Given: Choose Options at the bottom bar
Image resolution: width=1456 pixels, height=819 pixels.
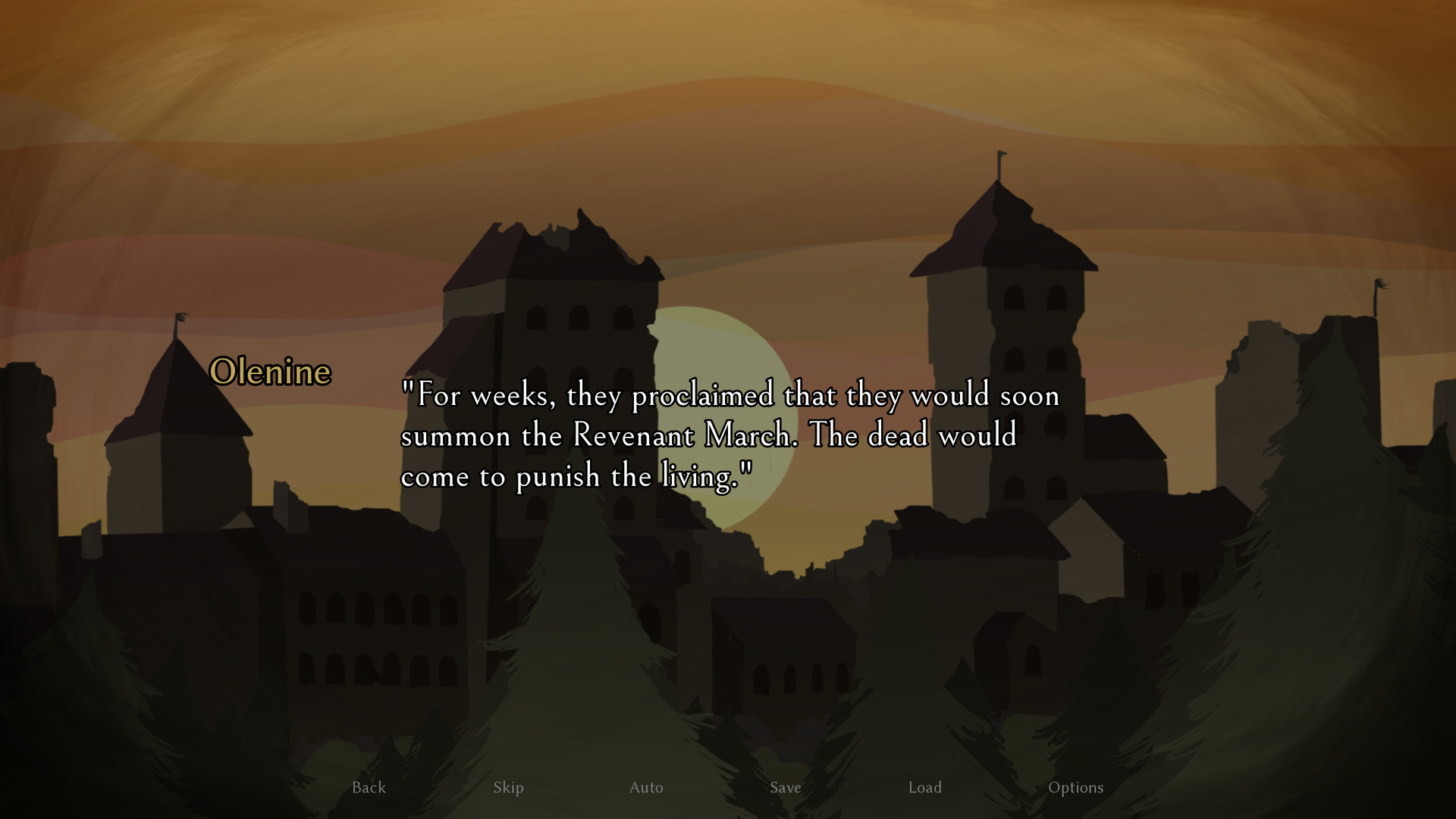Looking at the screenshot, I should (1076, 787).
